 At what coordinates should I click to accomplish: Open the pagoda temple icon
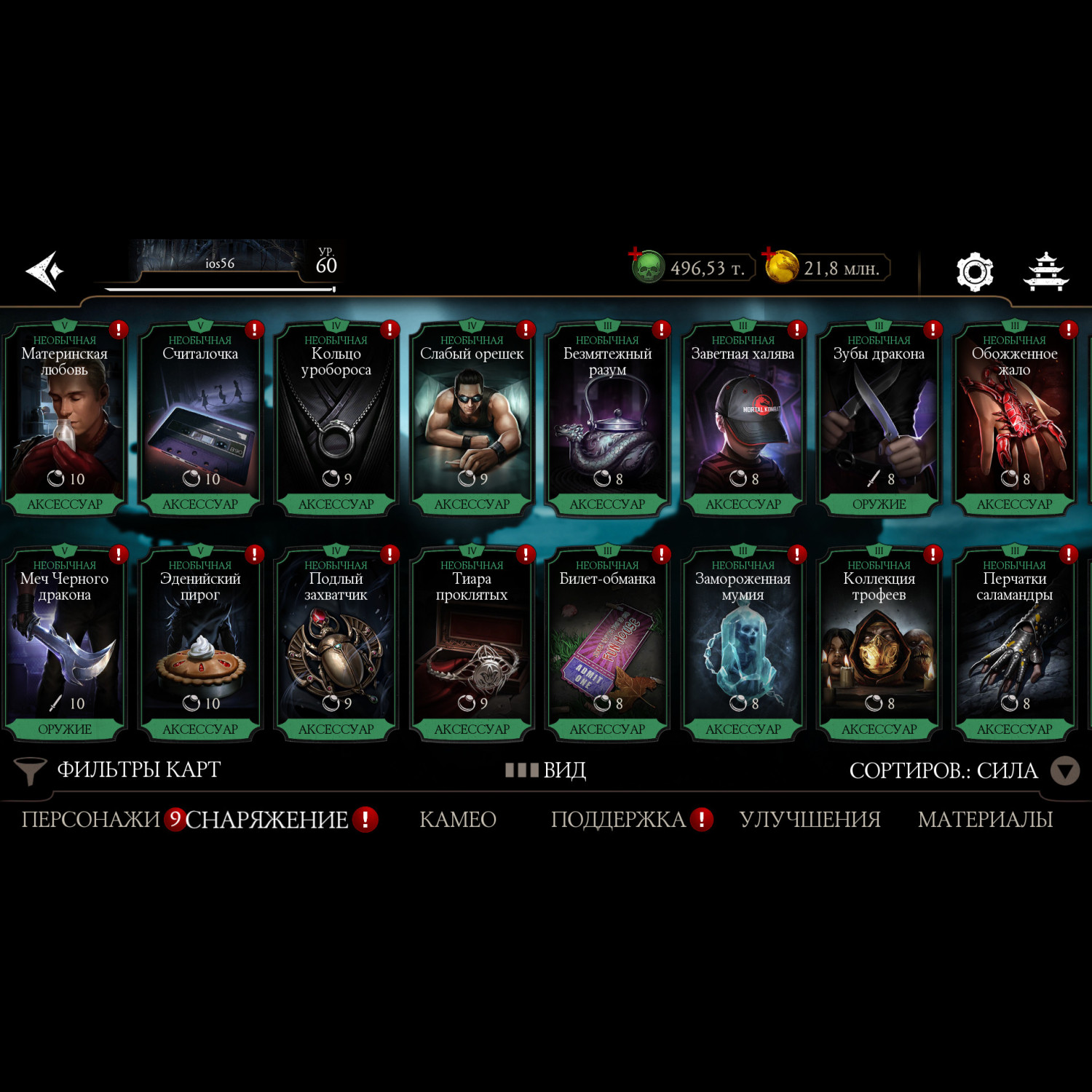pos(1046,272)
